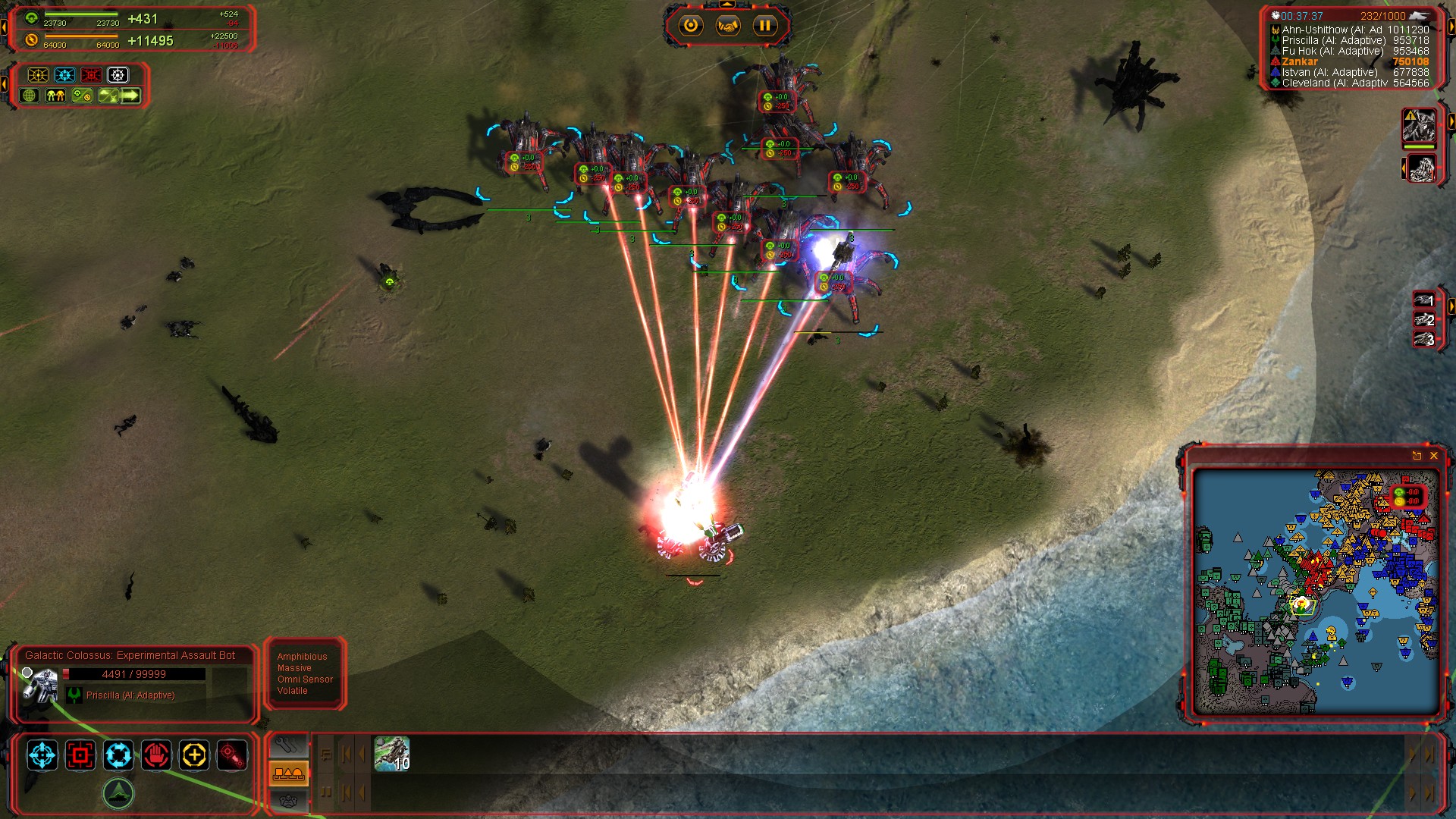Toggle the red fire state button

point(232,755)
